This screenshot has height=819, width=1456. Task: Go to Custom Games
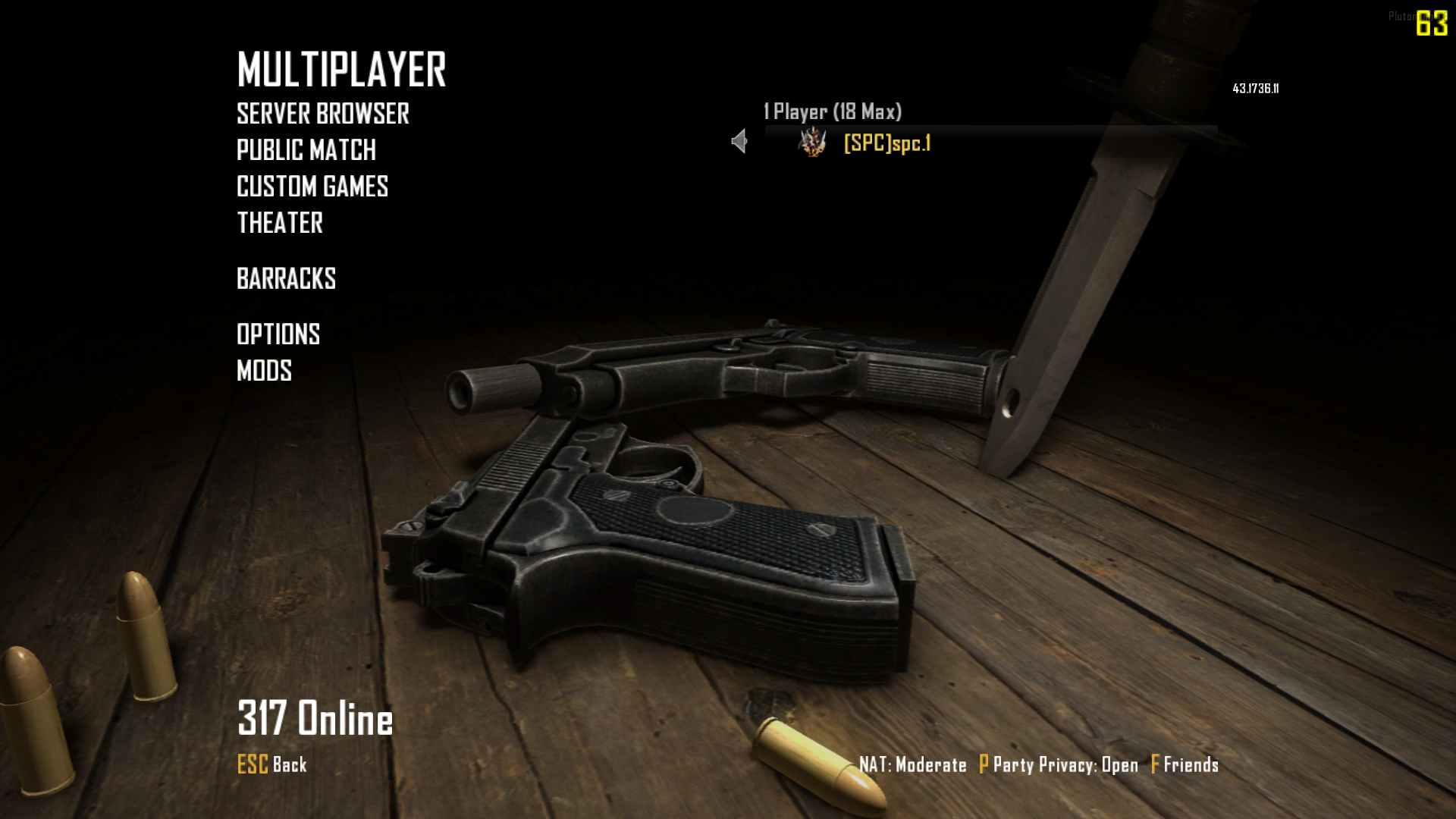[x=312, y=187]
